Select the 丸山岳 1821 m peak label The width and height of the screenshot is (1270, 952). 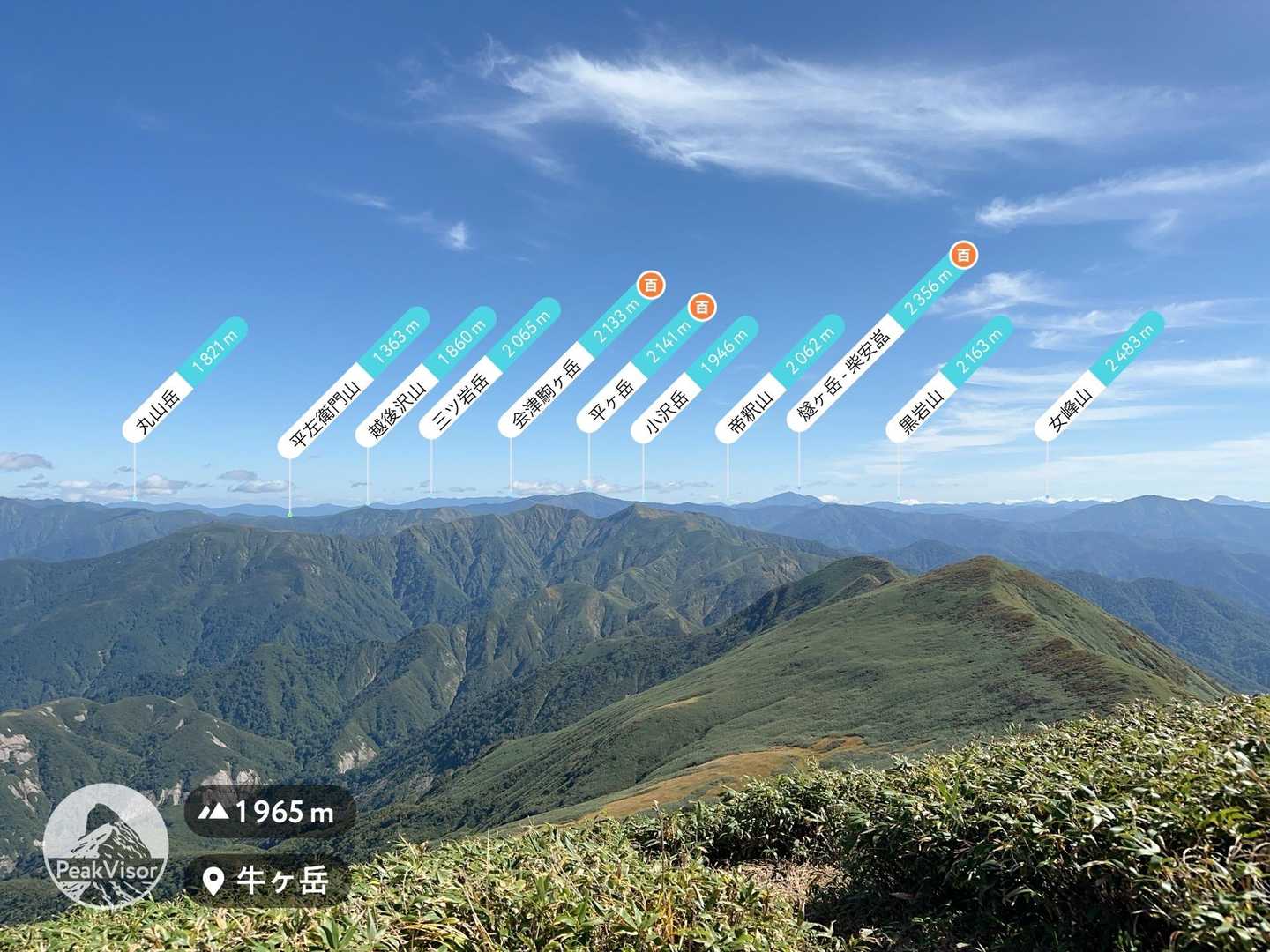(x=185, y=377)
